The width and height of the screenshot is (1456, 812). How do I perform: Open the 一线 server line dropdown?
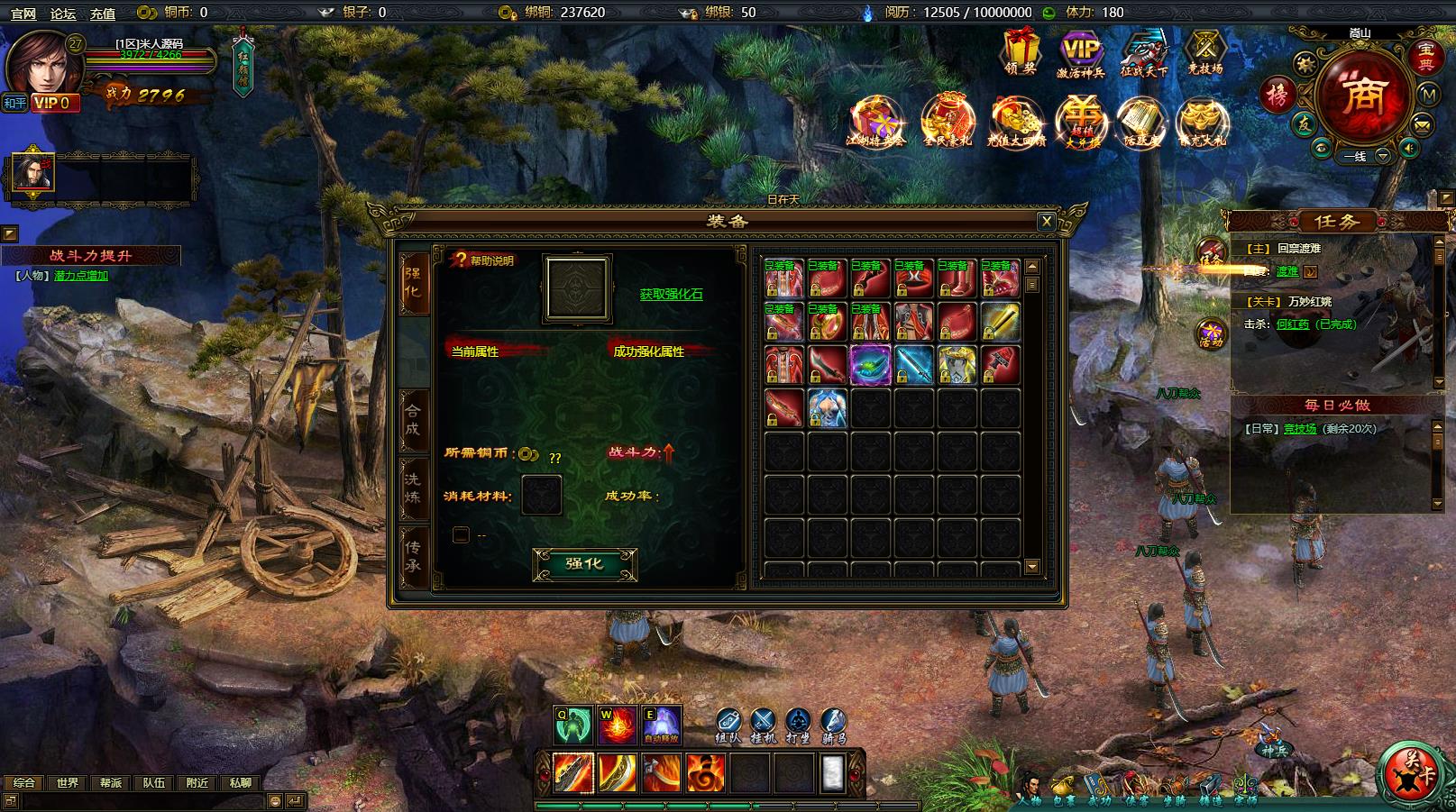click(x=1381, y=156)
